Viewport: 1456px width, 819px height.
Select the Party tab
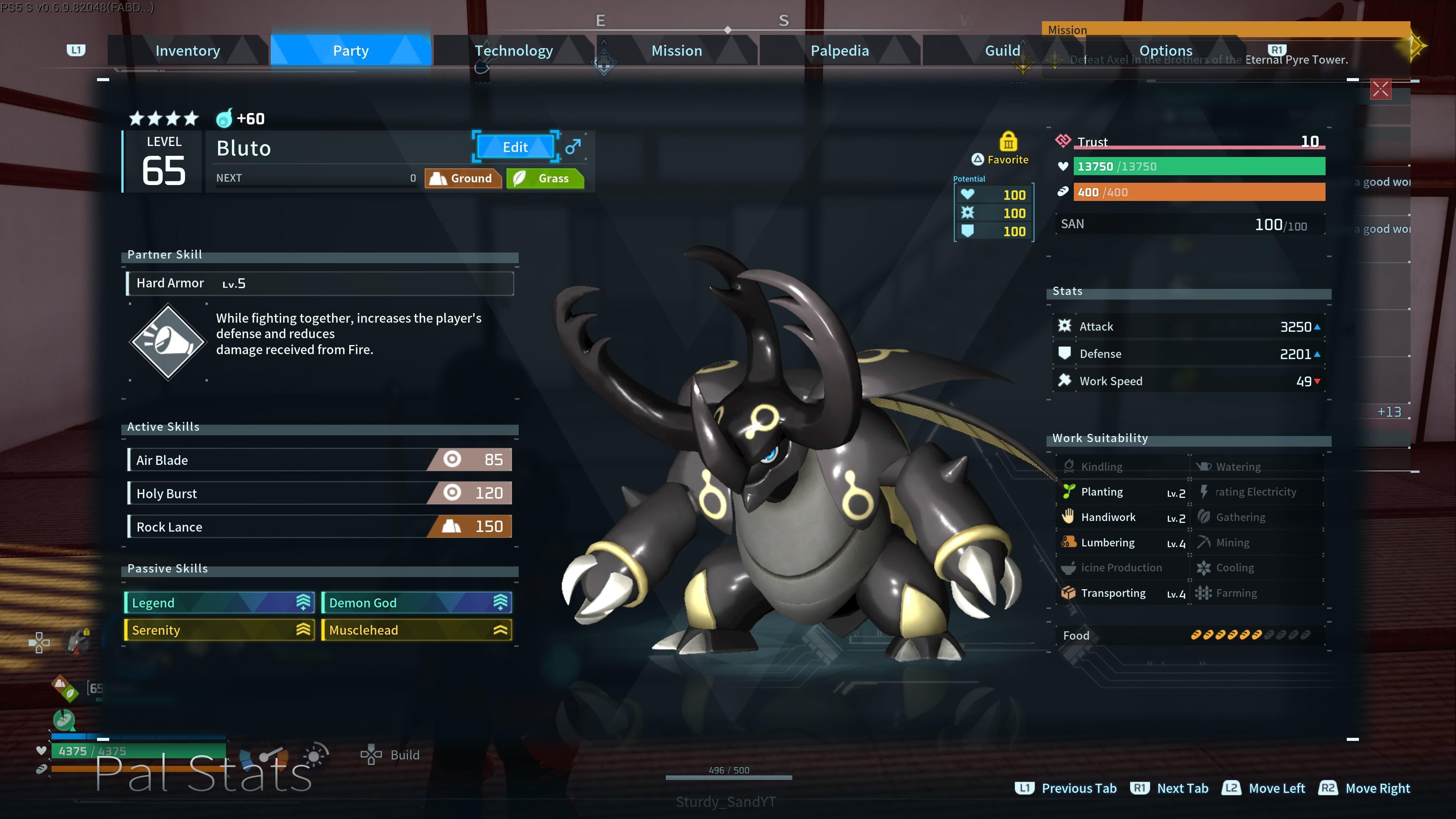click(x=350, y=51)
